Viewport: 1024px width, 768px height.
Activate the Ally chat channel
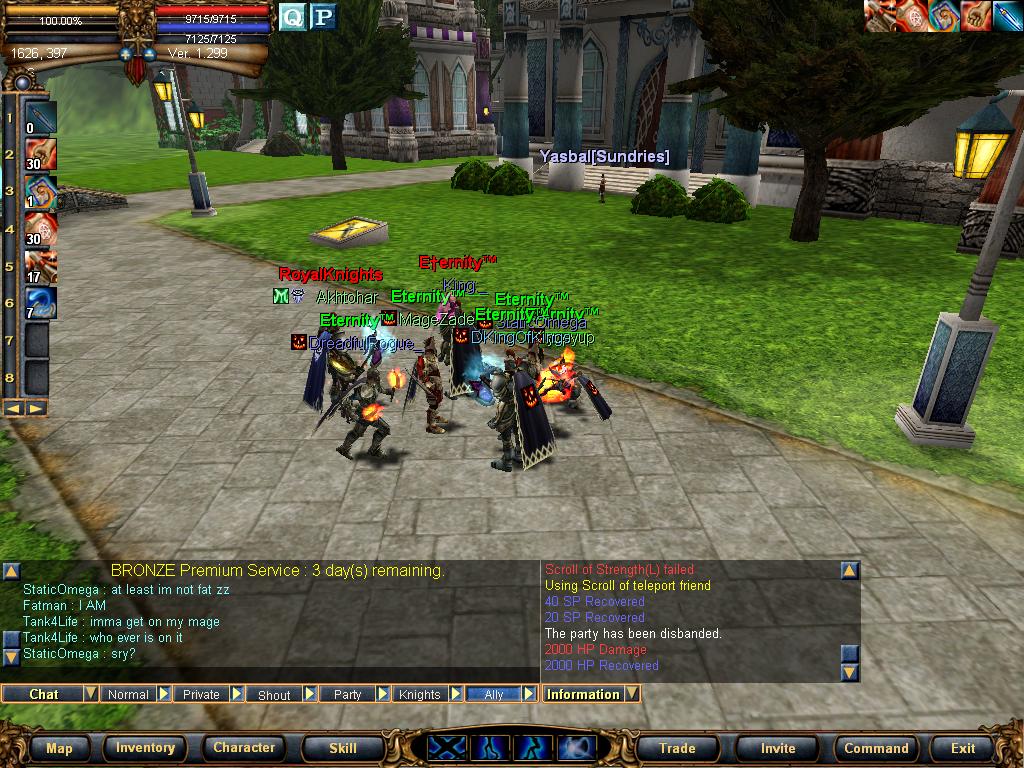(x=494, y=694)
